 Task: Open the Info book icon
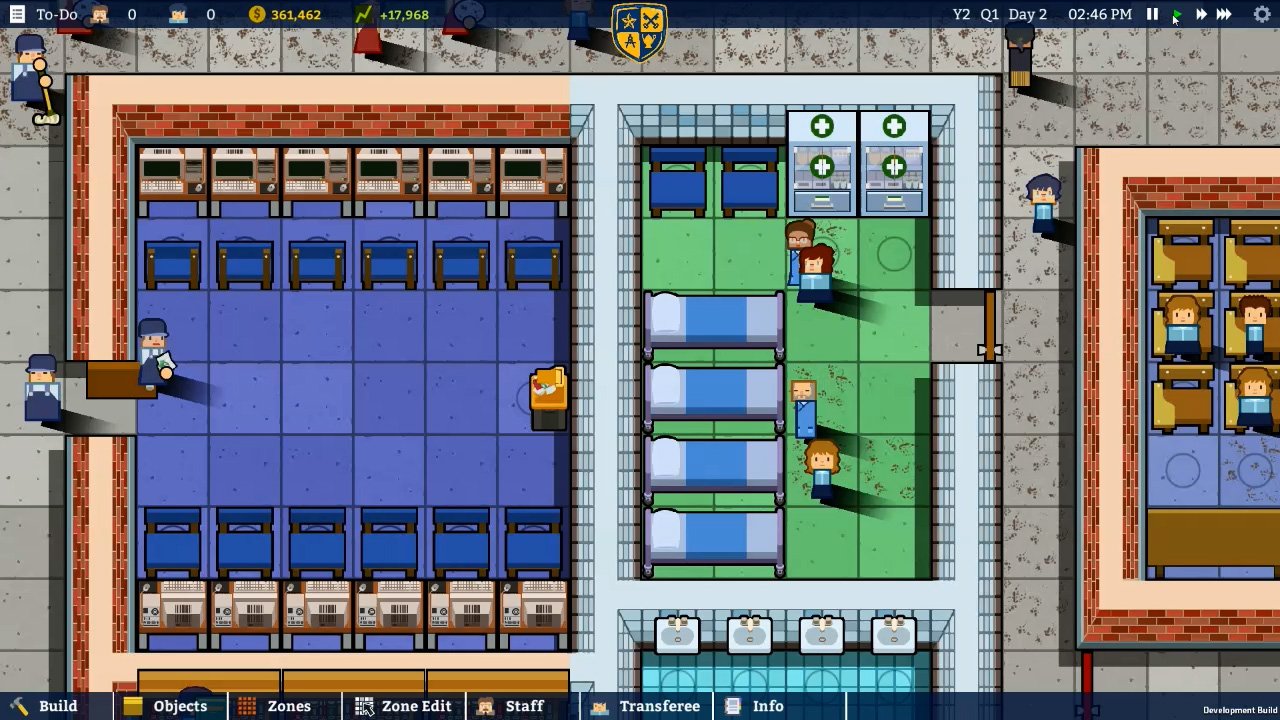coord(731,706)
